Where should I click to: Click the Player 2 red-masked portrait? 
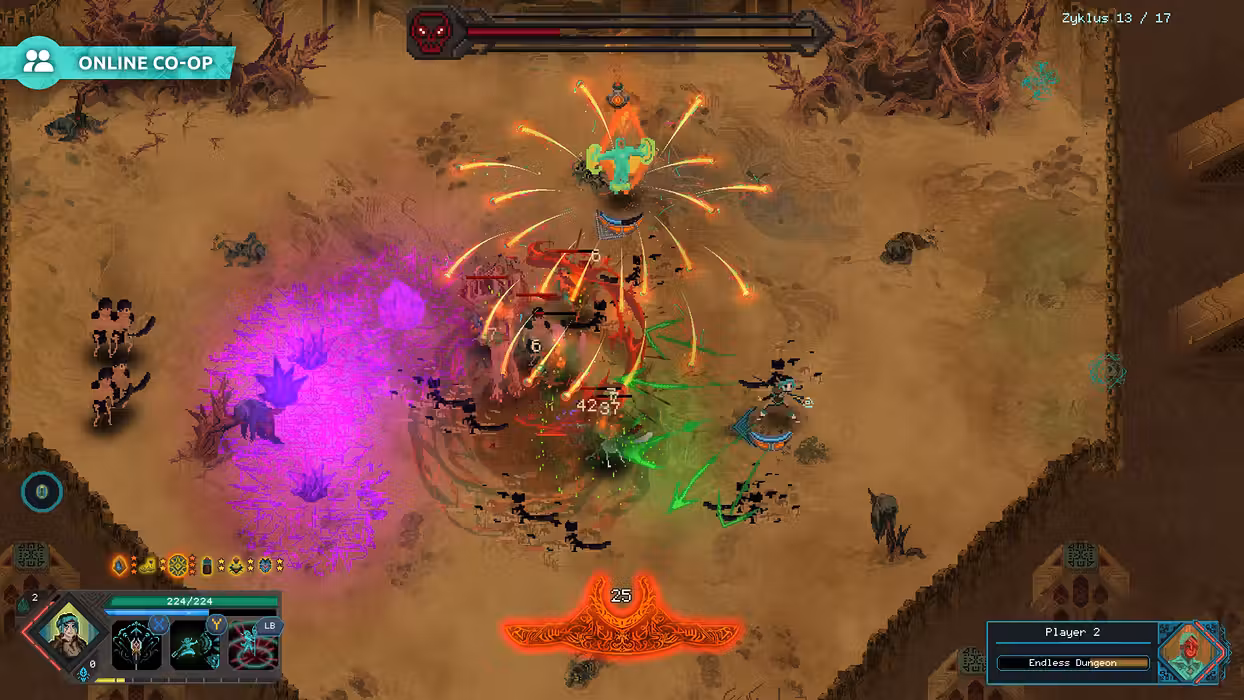[1188, 652]
